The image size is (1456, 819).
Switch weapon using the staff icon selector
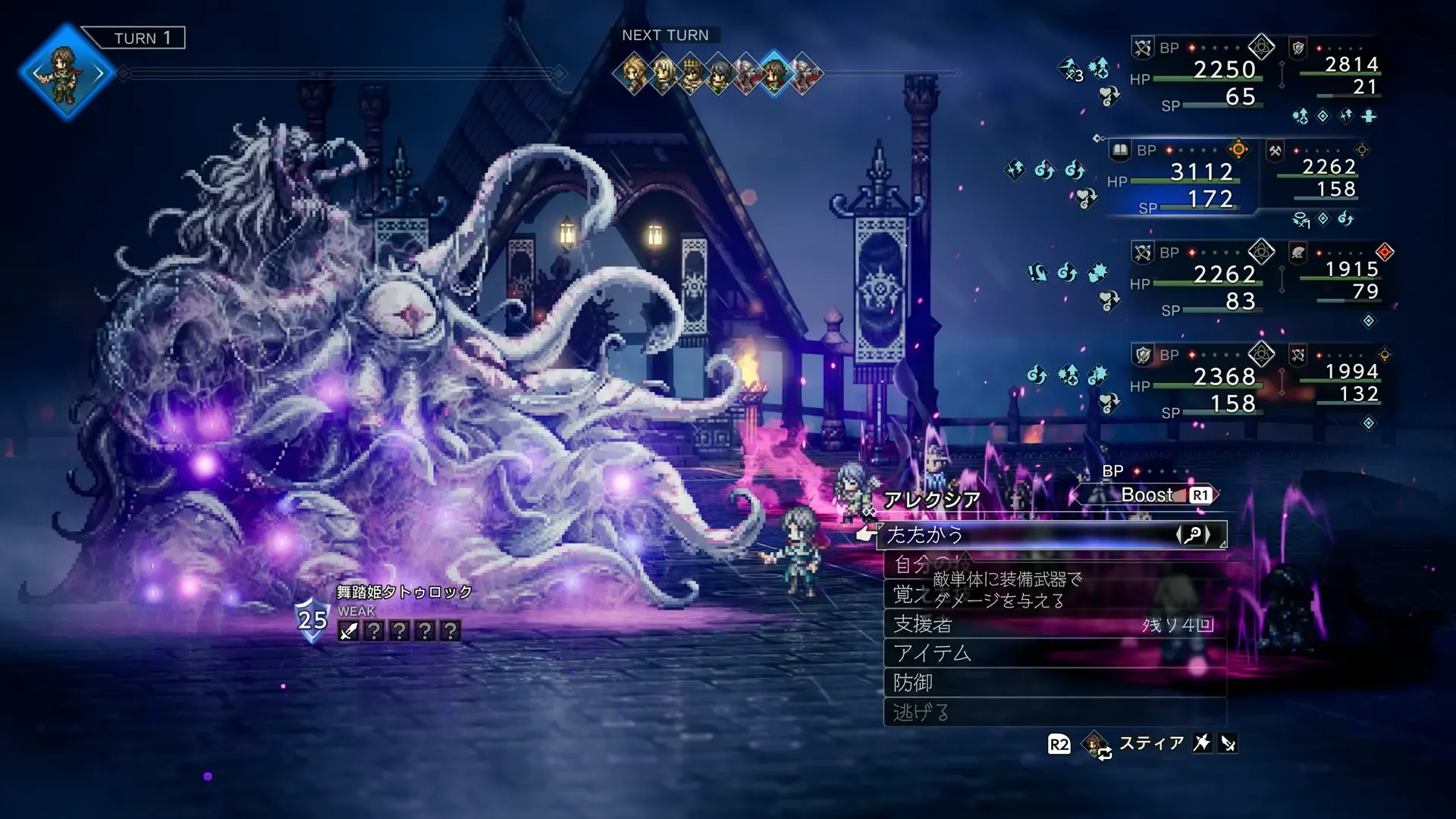tap(1193, 535)
